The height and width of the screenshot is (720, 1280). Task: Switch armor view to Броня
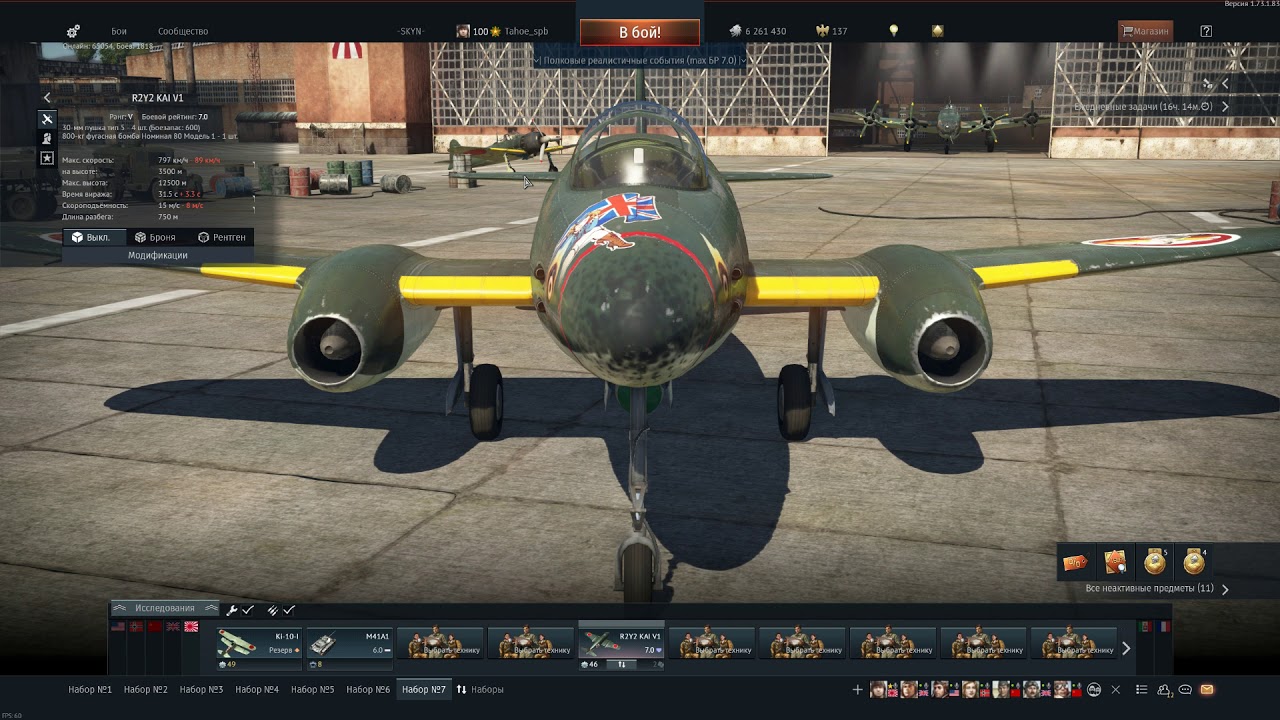tap(155, 237)
